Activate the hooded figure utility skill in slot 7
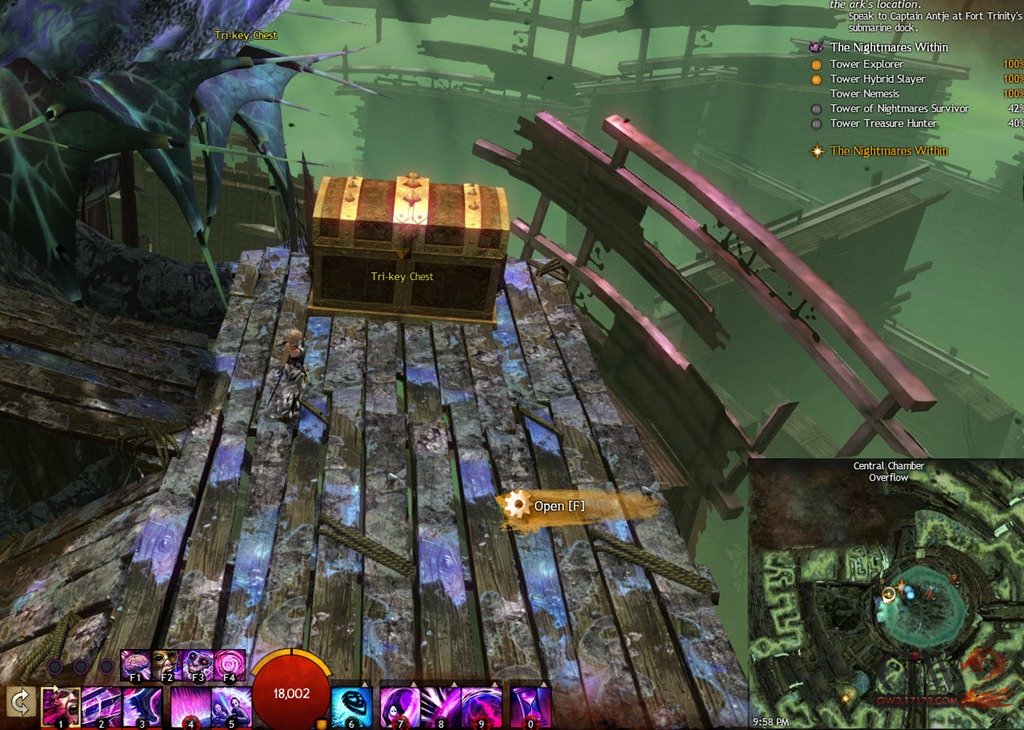1024x730 pixels. pos(400,705)
